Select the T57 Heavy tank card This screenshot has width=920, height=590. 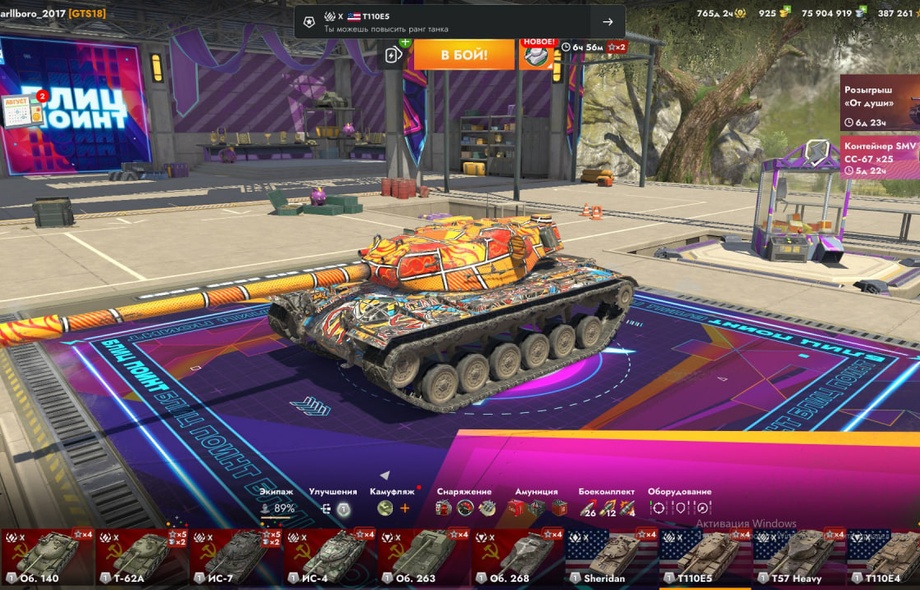799,558
